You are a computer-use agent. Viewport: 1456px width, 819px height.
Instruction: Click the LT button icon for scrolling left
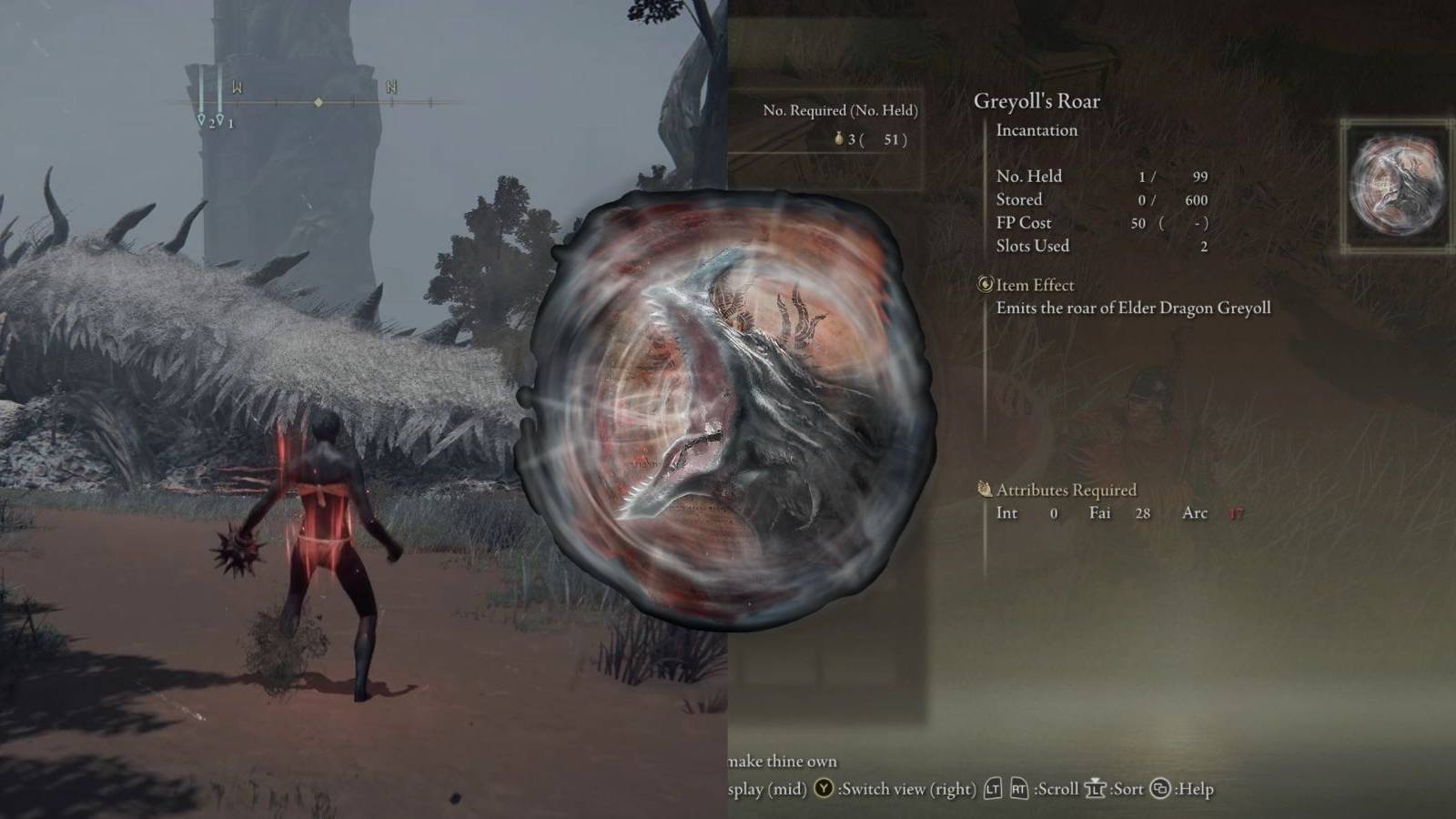[993, 788]
